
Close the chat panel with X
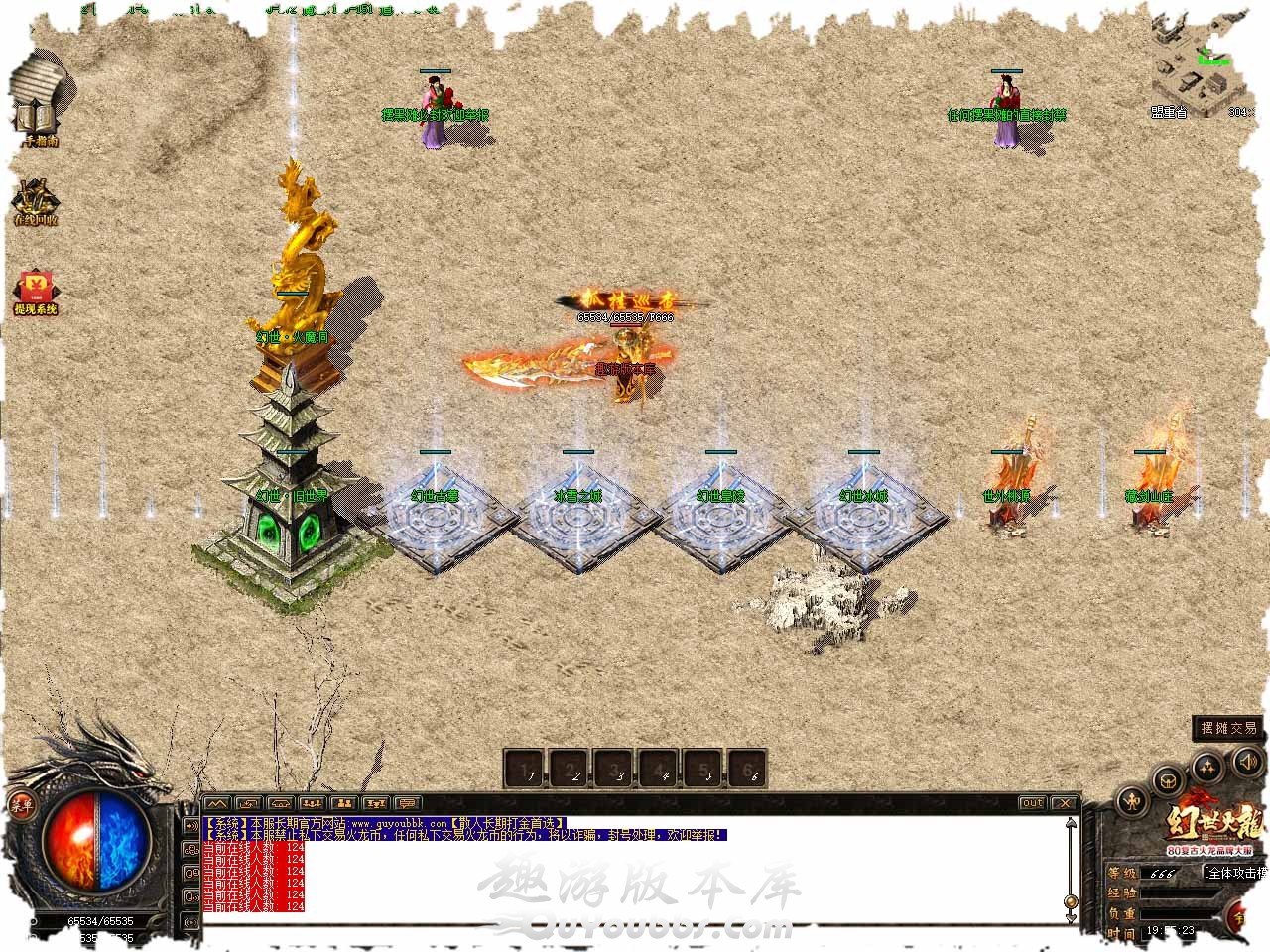(x=1064, y=803)
